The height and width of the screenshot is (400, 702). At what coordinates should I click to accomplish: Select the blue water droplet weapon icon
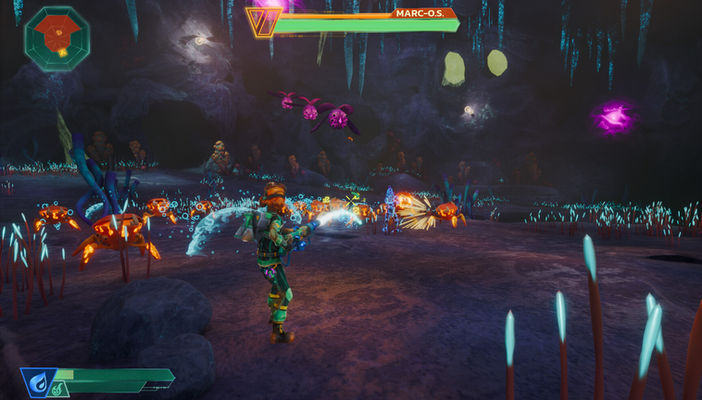point(36,380)
